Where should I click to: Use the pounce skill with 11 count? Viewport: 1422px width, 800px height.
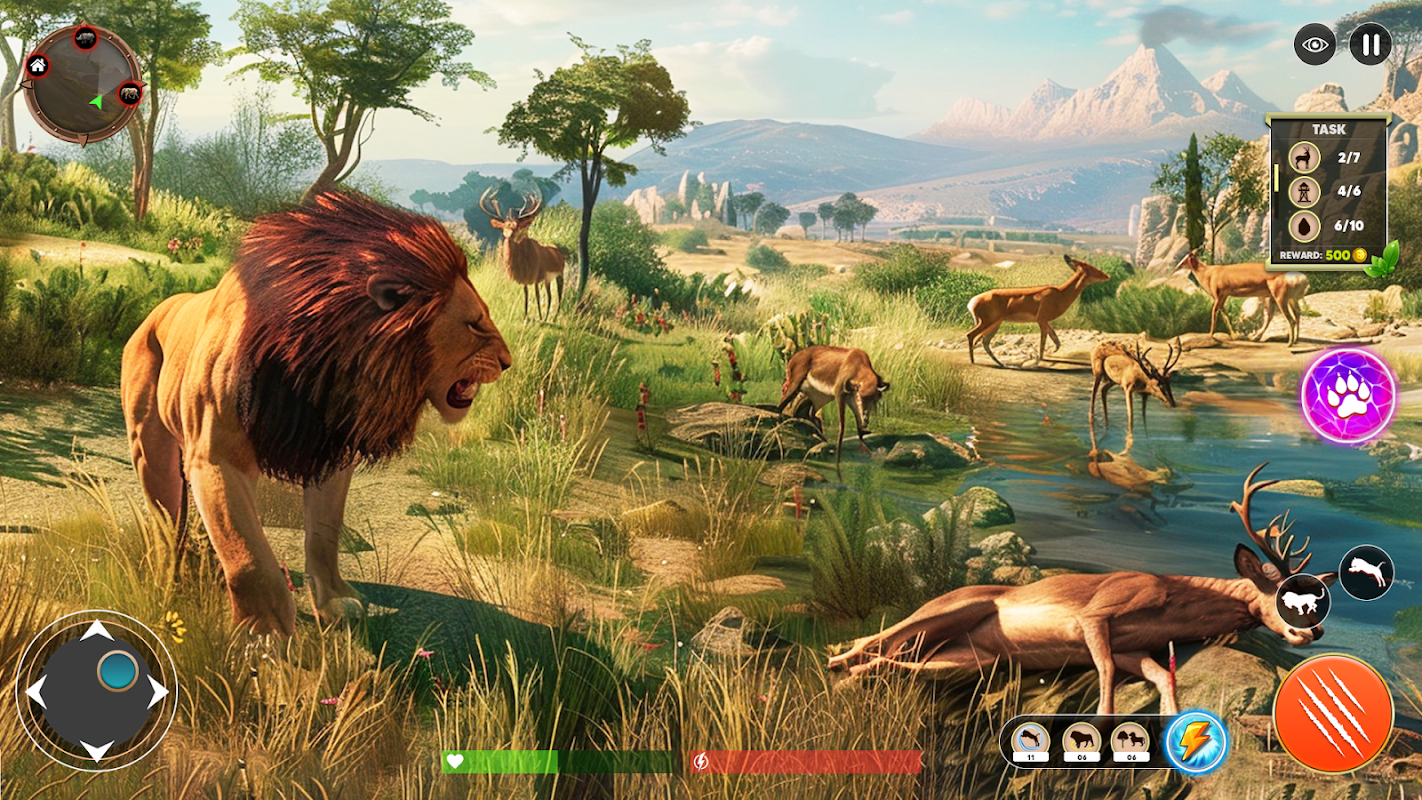tap(1029, 741)
